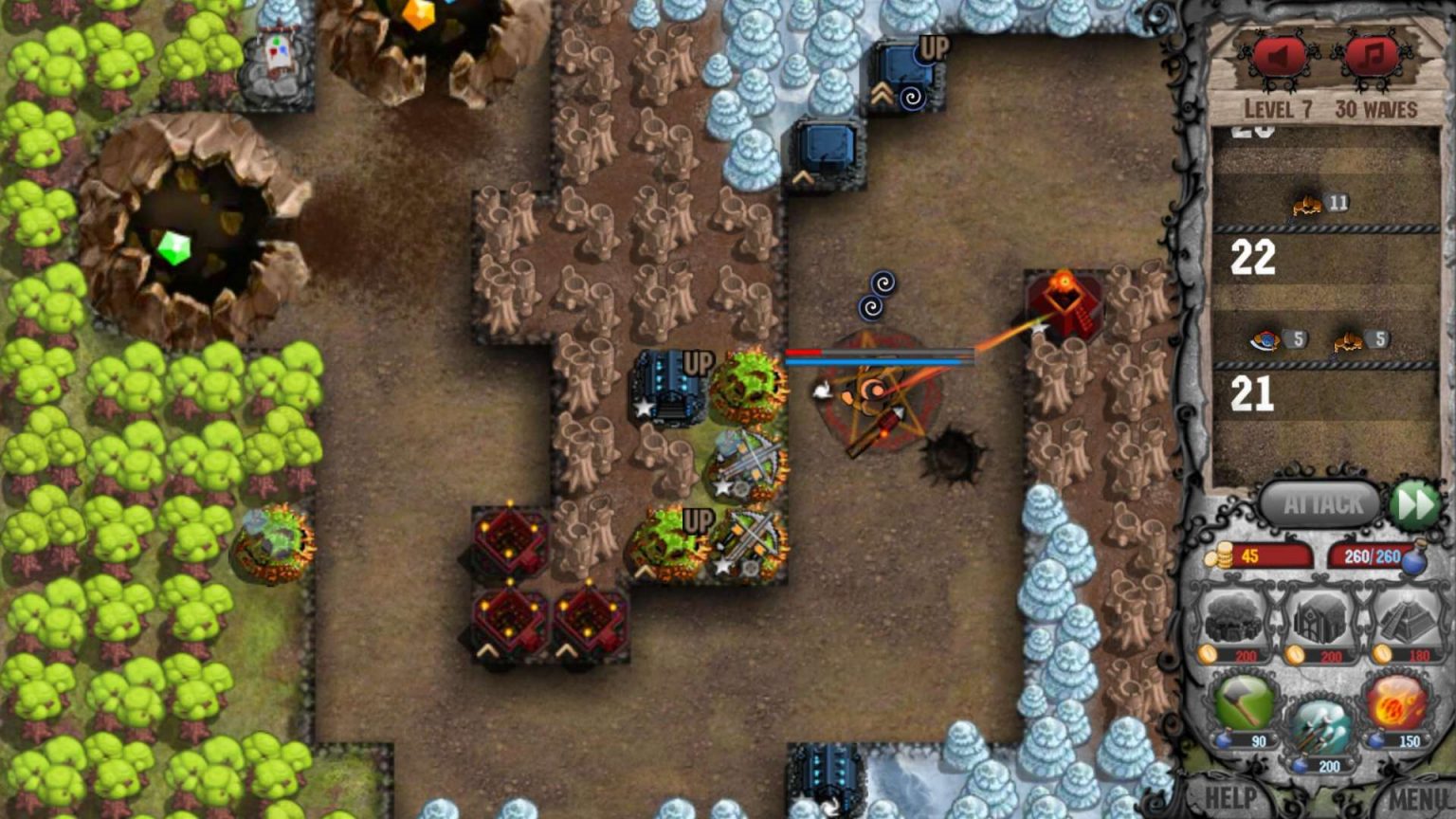This screenshot has height=819, width=1456.
Task: Click the green gem inside the mine pit
Action: click(174, 248)
